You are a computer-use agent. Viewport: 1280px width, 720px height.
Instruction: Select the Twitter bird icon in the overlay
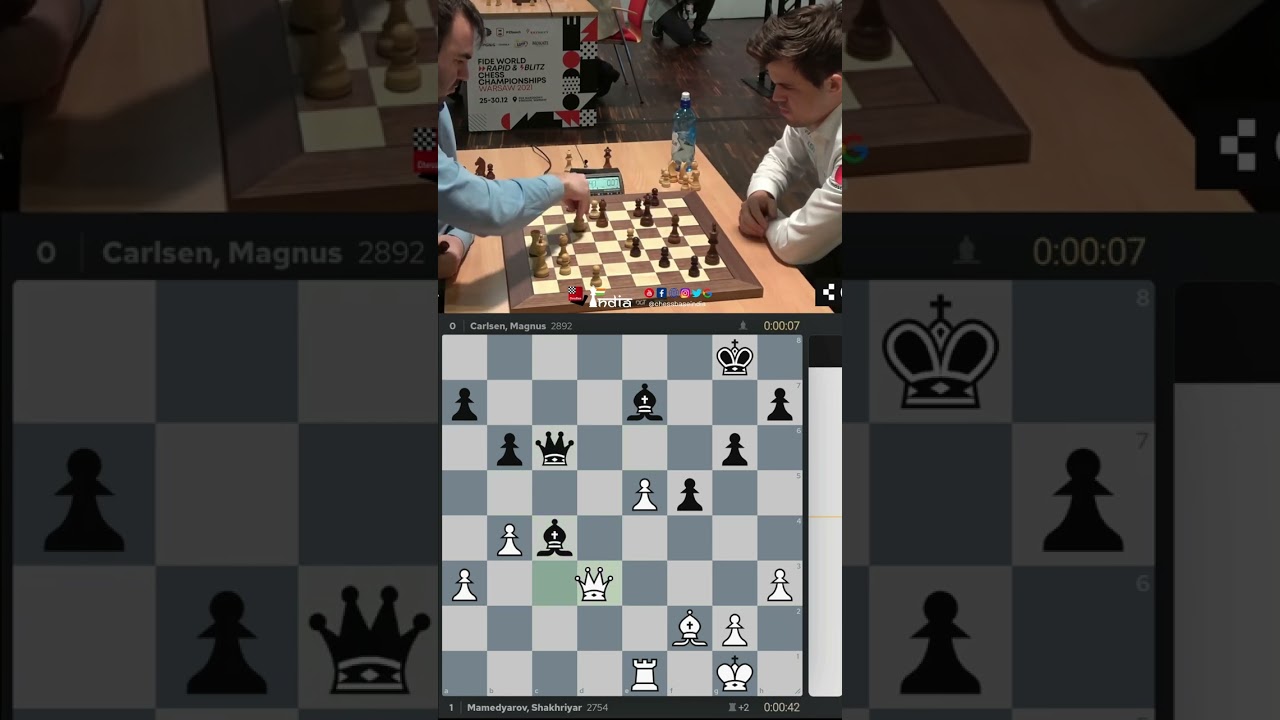[x=697, y=293]
